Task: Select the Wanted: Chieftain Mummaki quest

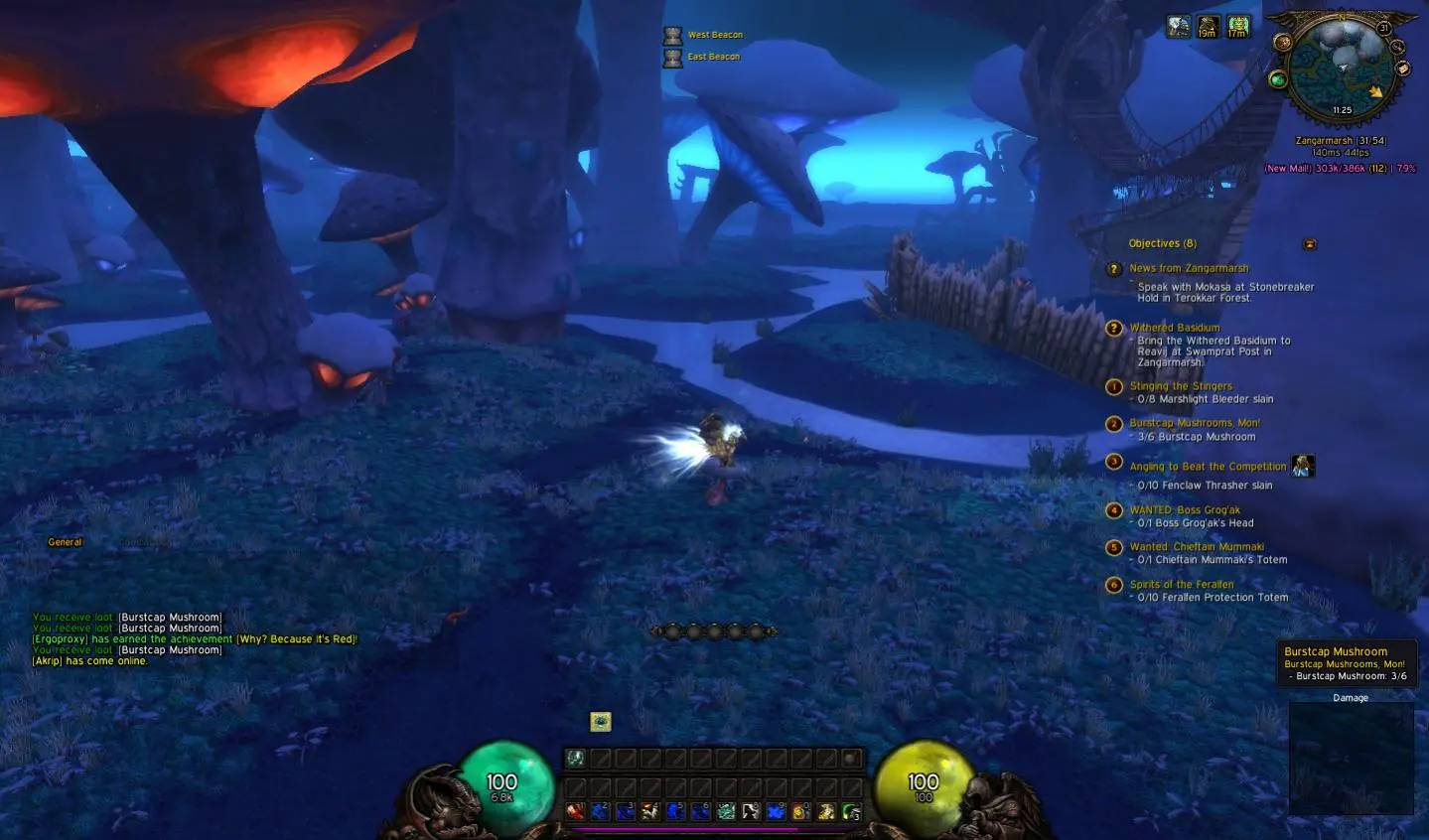Action: 1196,547
